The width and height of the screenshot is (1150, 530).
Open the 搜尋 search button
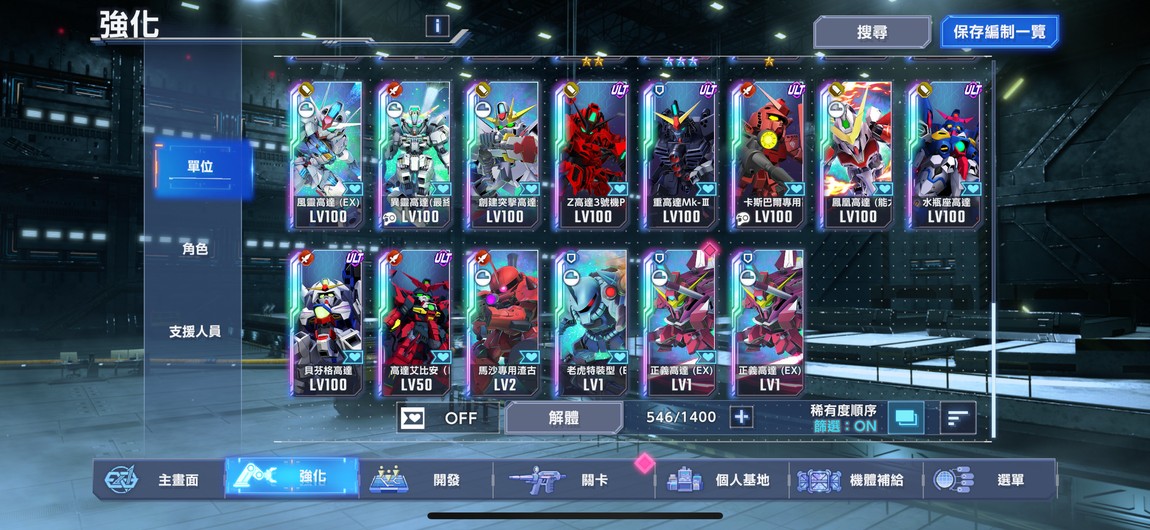871,32
